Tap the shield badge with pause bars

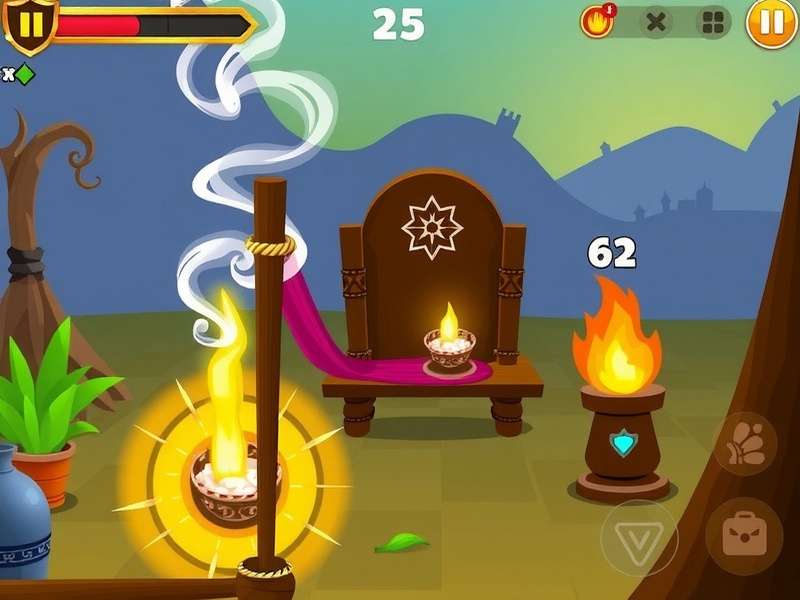30,22
